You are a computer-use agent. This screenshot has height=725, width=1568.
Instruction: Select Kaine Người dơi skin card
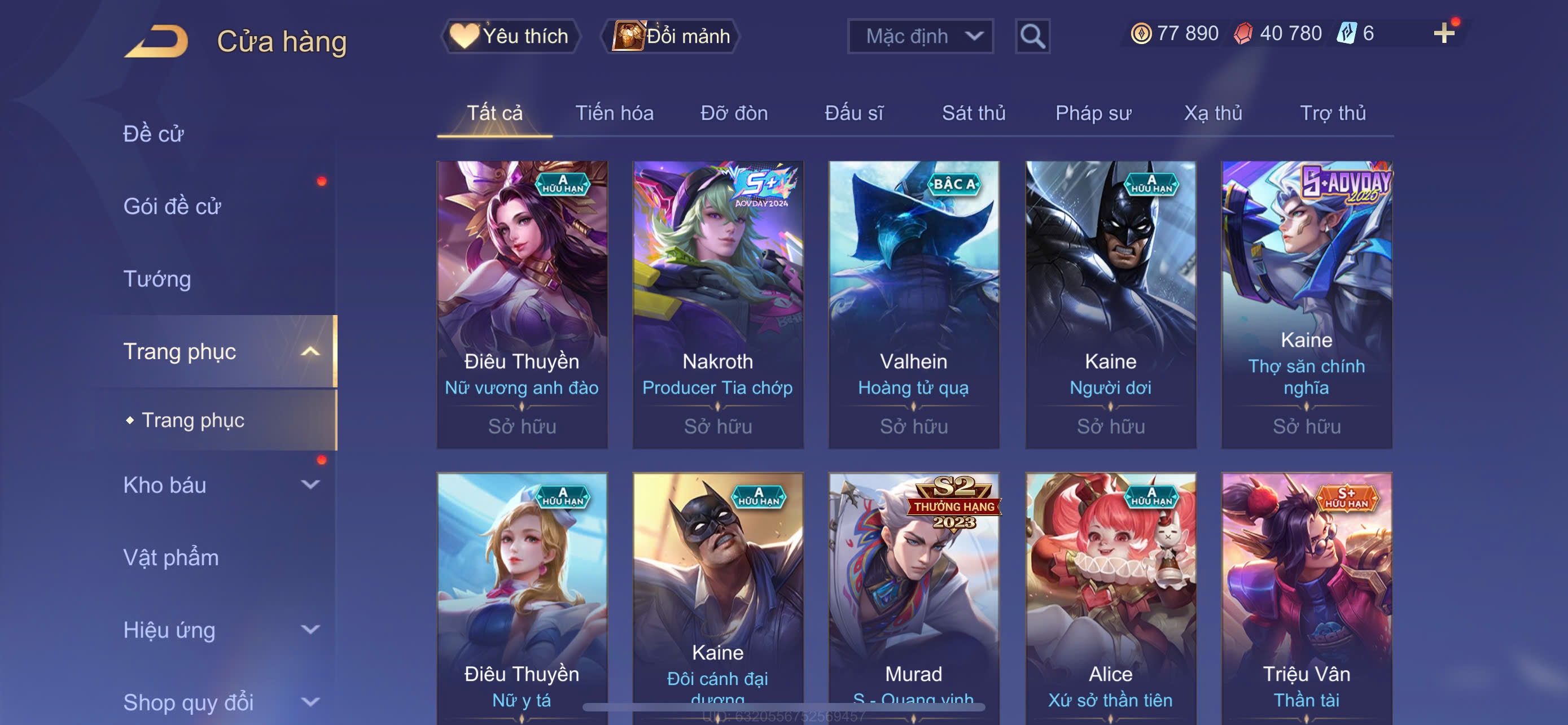tap(1110, 304)
